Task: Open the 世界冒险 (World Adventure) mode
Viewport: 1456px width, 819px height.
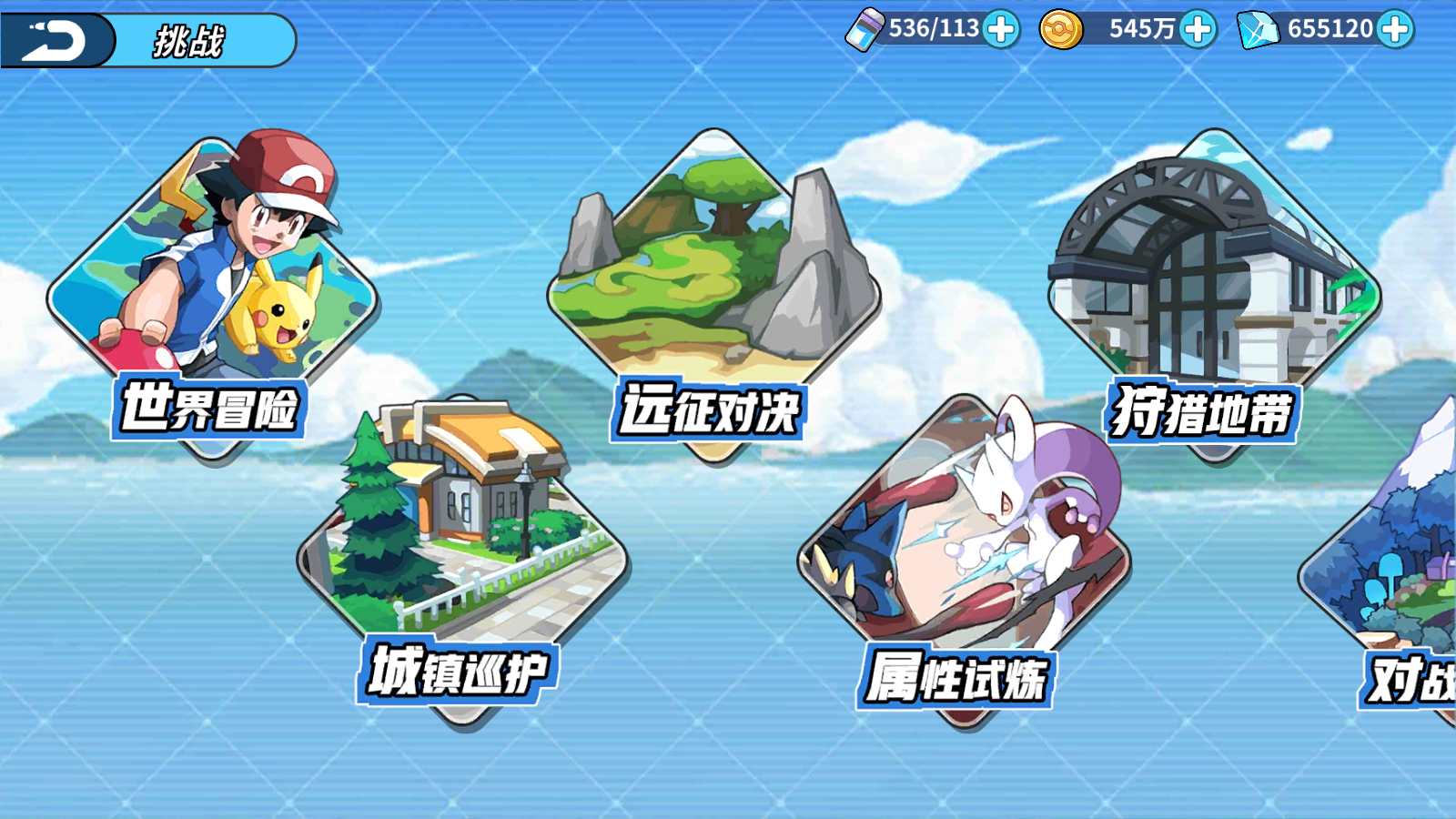Action: (209, 264)
